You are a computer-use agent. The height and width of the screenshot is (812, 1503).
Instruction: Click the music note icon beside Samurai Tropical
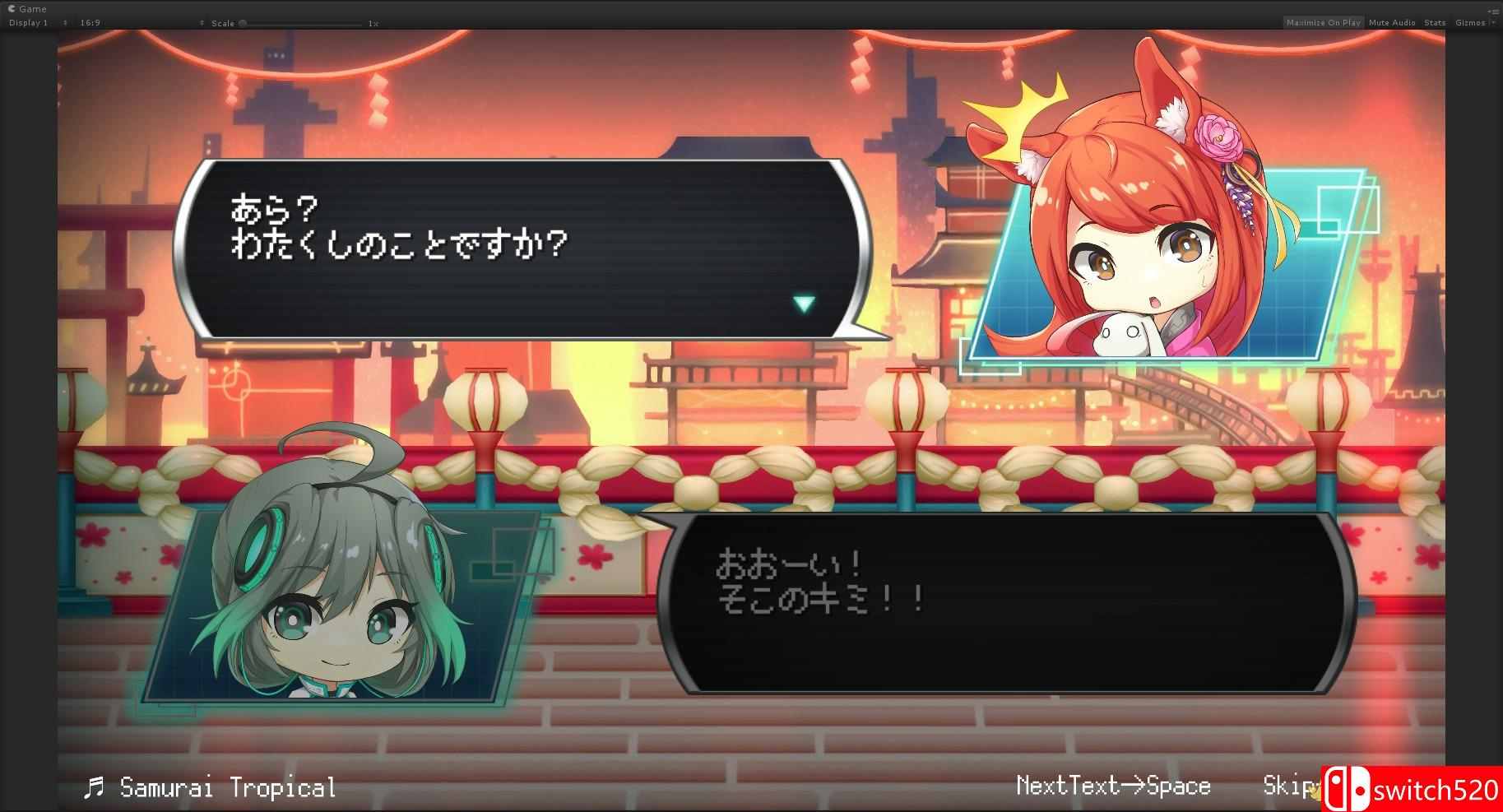[92, 786]
